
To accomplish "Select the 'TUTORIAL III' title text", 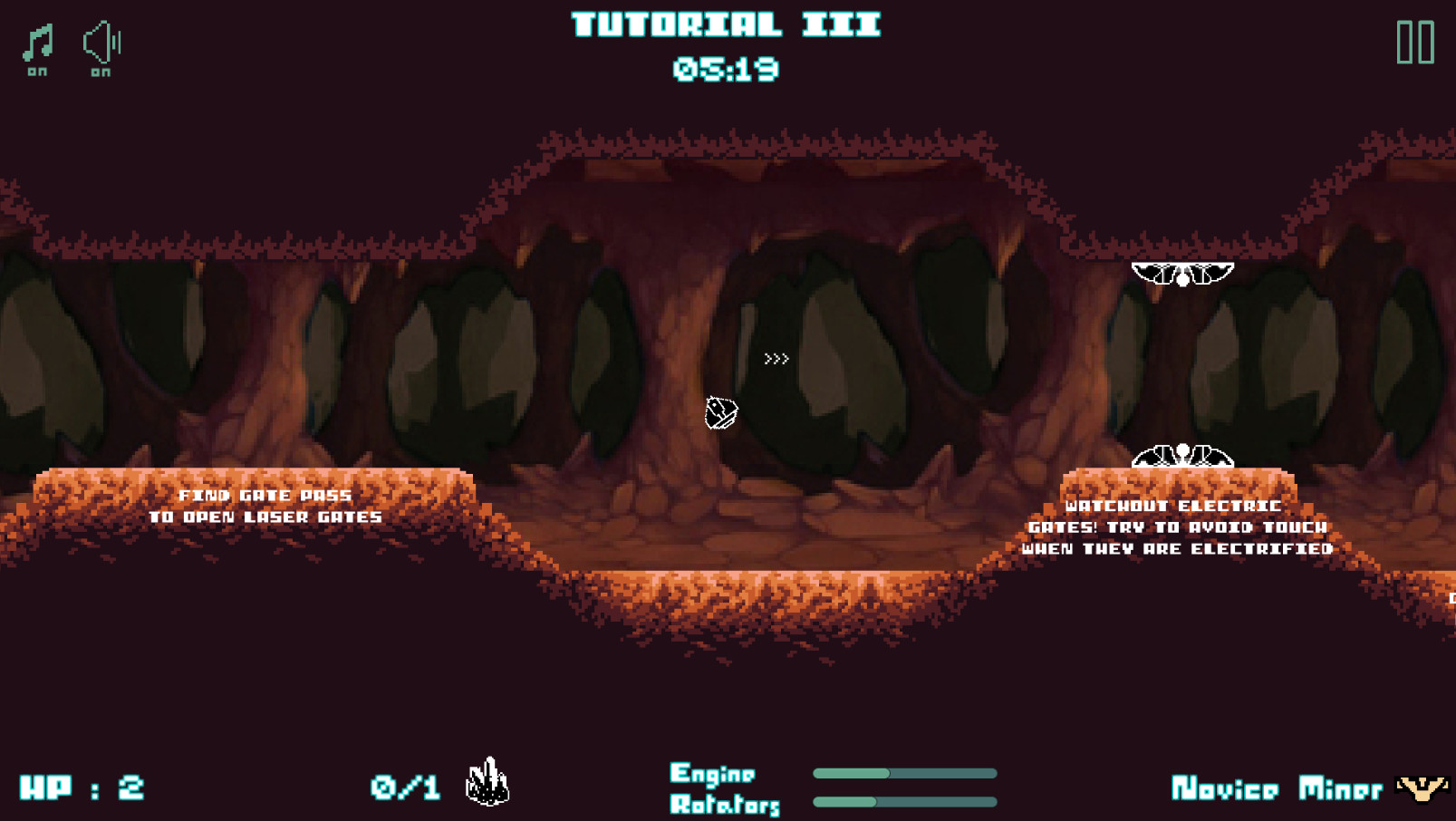I will [x=724, y=25].
